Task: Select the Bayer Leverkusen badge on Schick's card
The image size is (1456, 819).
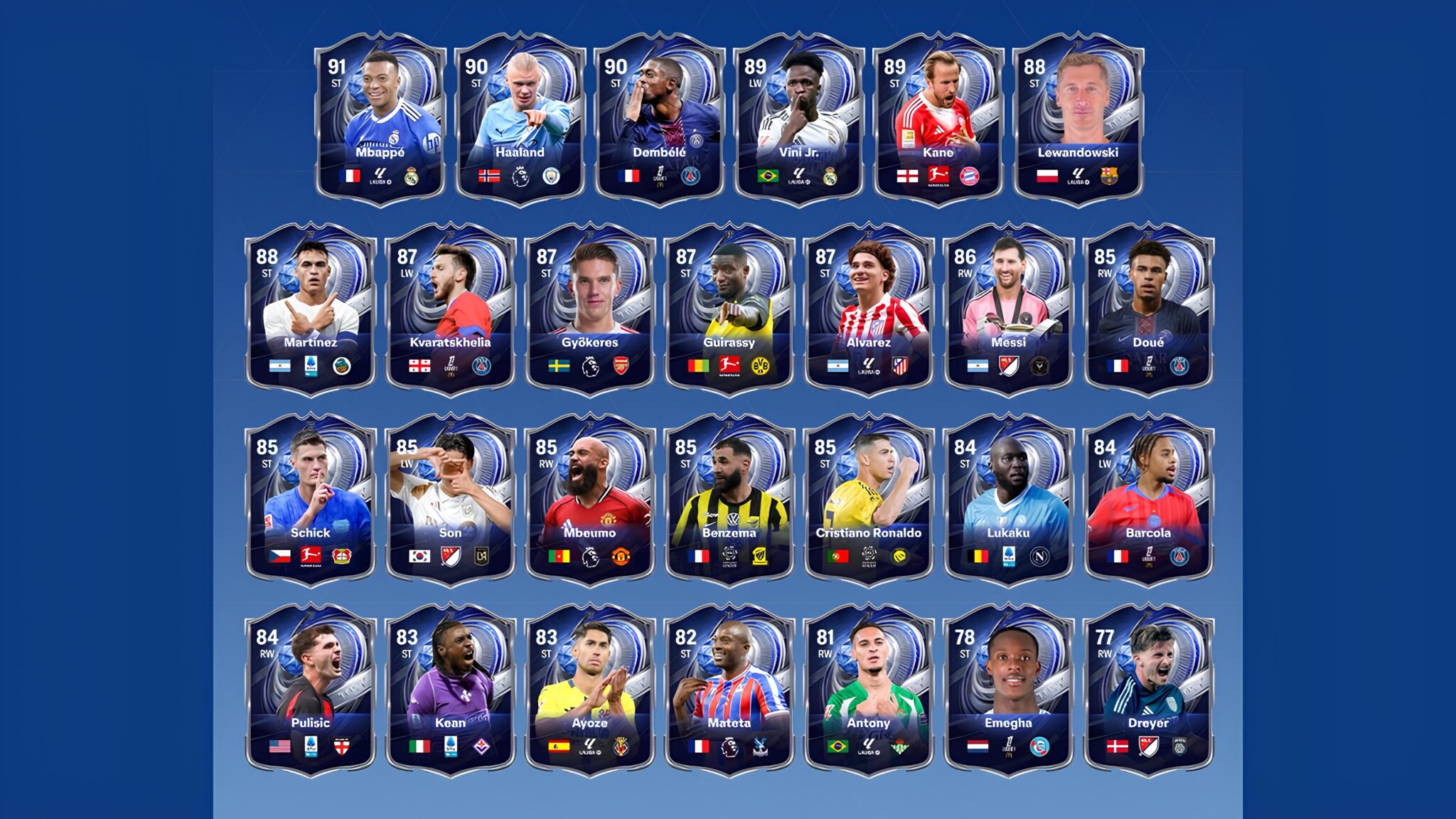Action: click(x=341, y=557)
